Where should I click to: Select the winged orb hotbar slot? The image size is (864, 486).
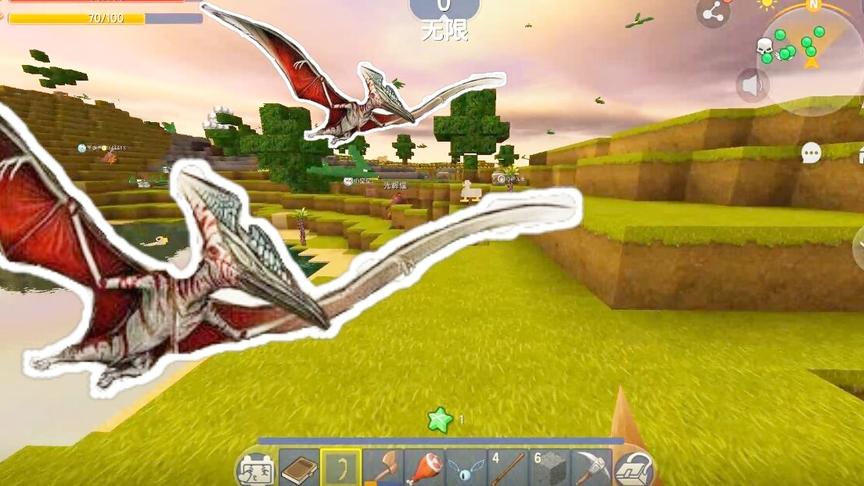[x=466, y=467]
